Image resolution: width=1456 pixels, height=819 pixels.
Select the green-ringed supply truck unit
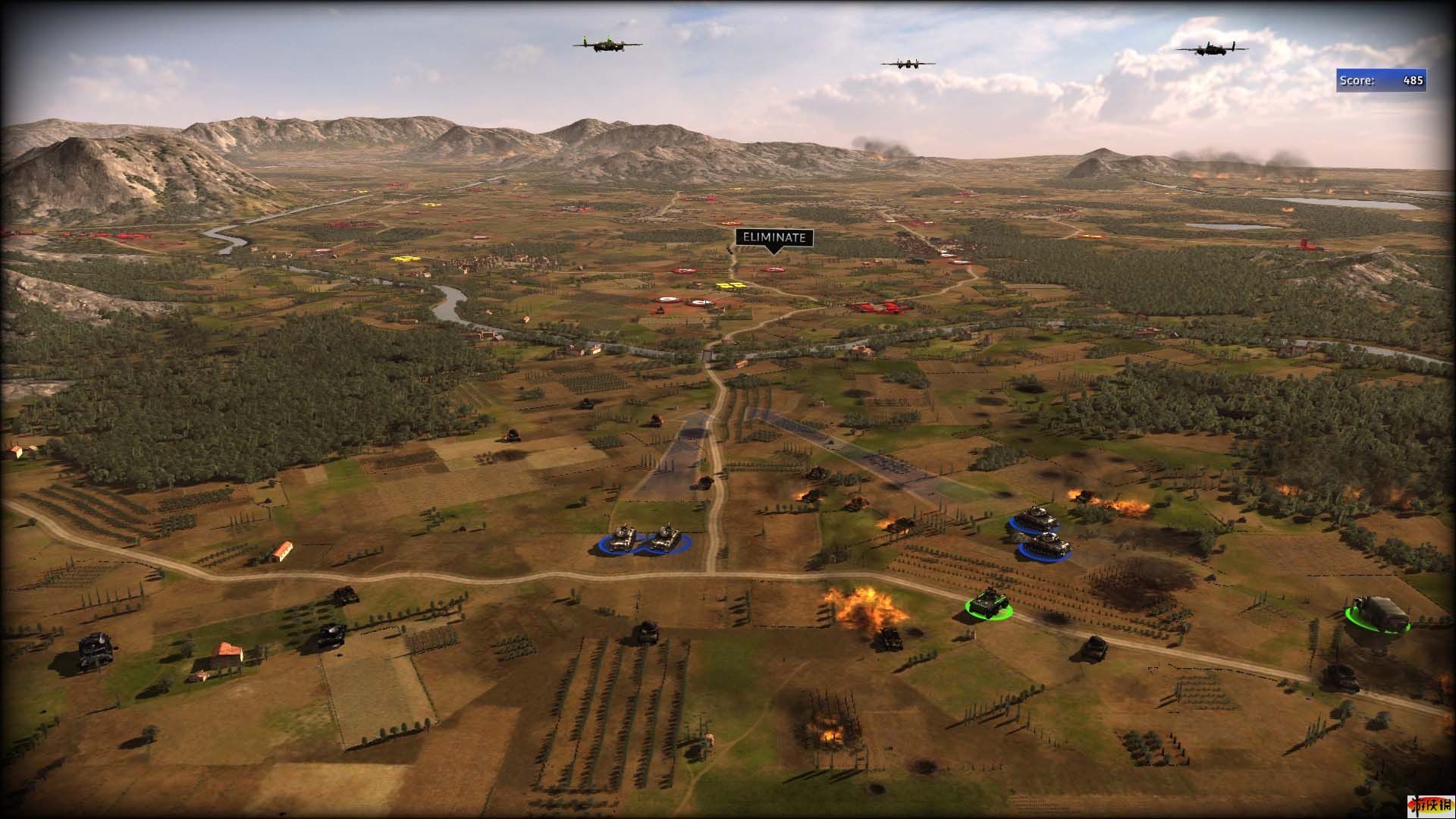(1377, 612)
